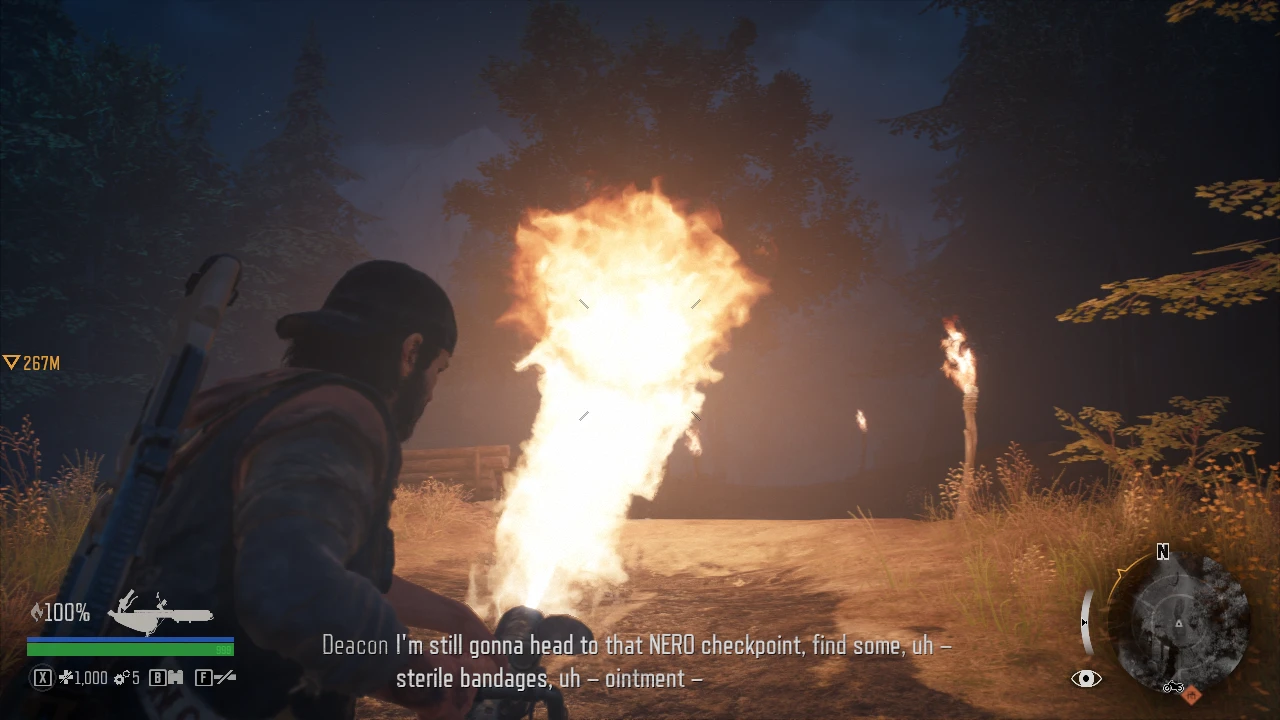
Task: Click the B button prompt icon
Action: tap(157, 677)
